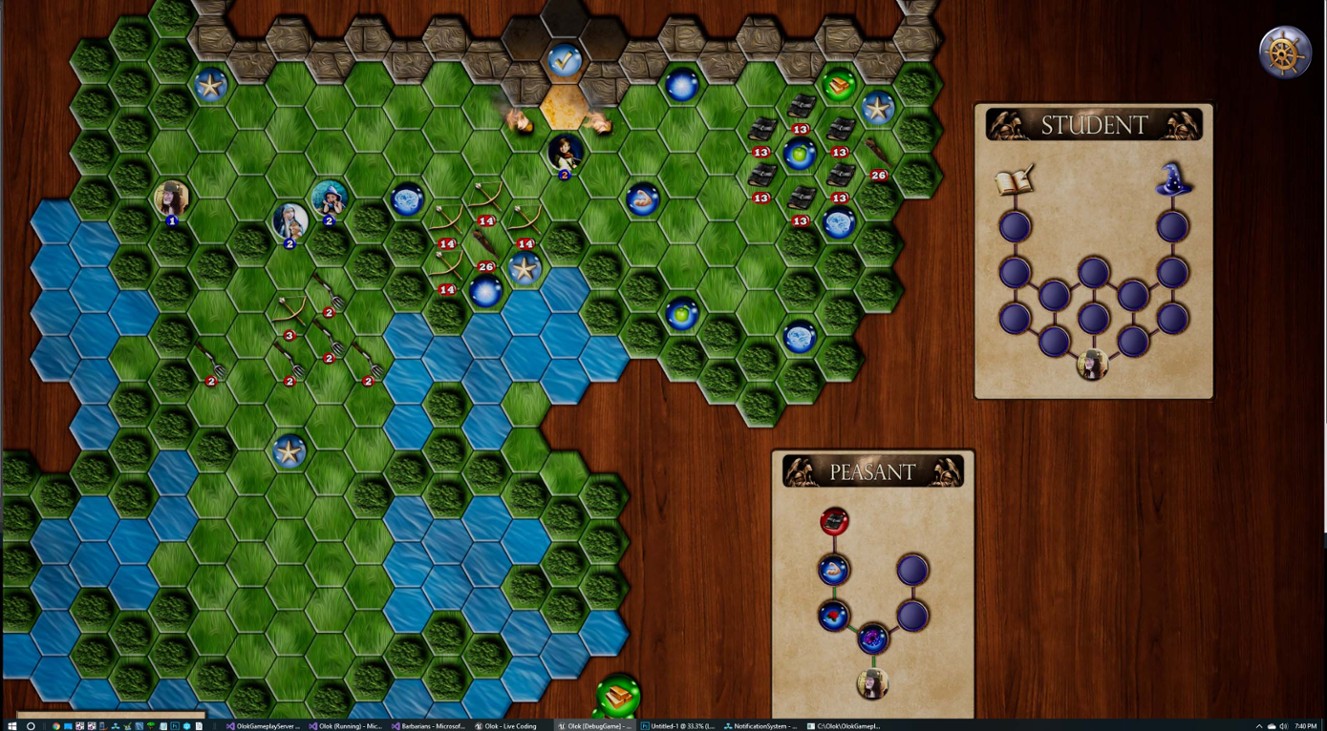Open the ship's wheel menu in top right corner

(x=1284, y=50)
